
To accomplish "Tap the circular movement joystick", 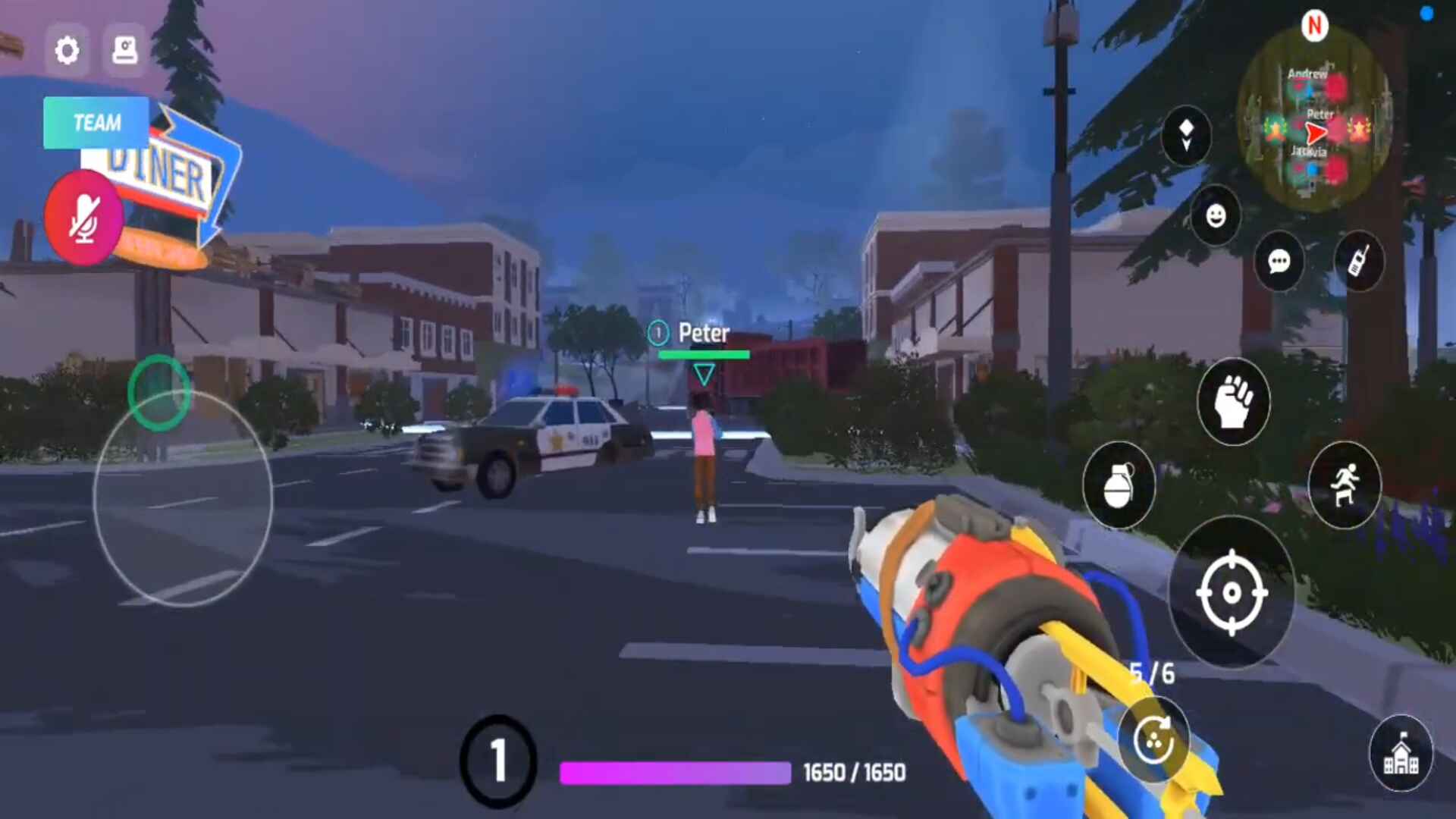I will [x=182, y=498].
